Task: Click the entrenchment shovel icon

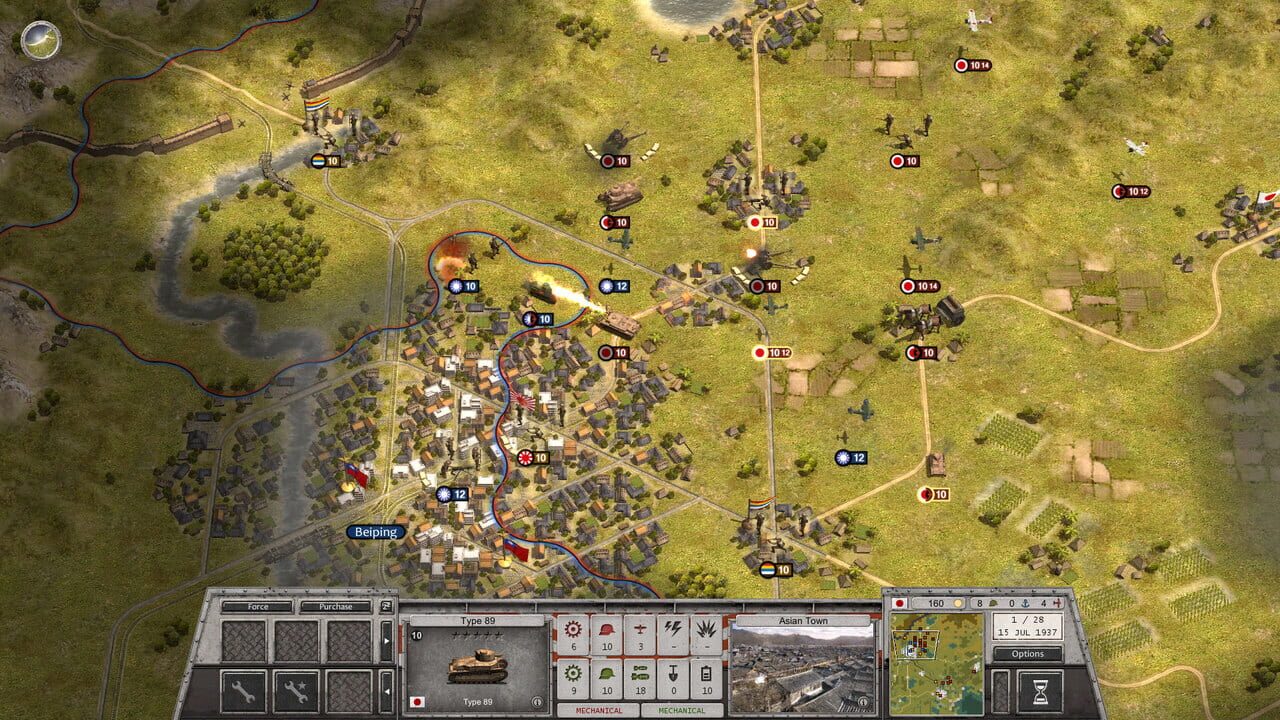Action: (674, 673)
